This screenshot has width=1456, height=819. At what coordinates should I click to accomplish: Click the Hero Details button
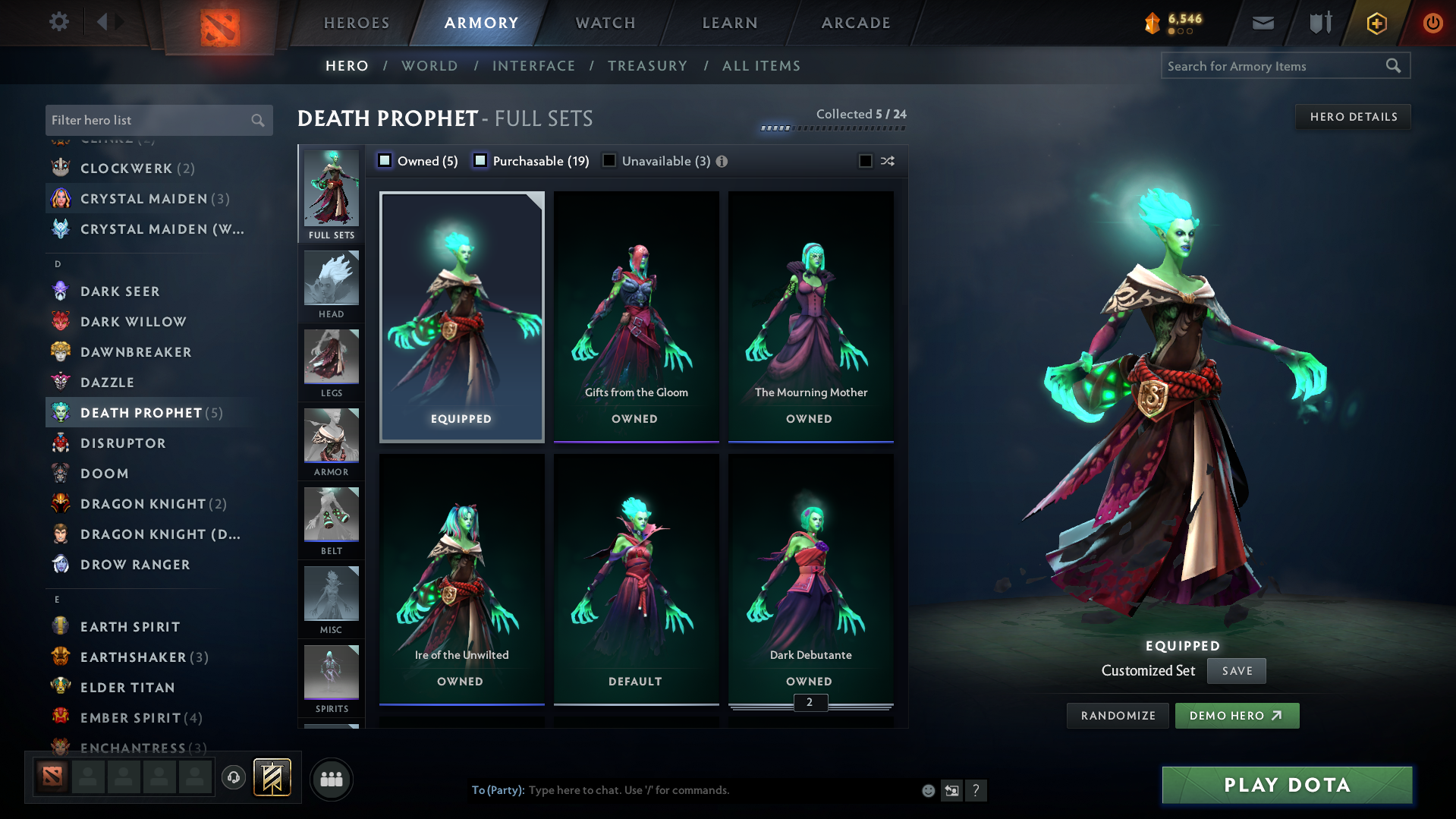coord(1353,116)
